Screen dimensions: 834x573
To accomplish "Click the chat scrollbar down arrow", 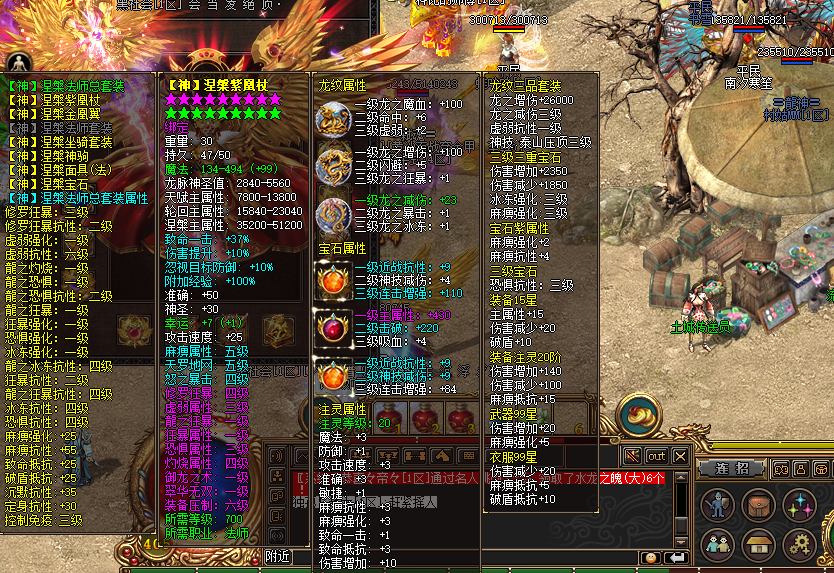I will tap(682, 540).
